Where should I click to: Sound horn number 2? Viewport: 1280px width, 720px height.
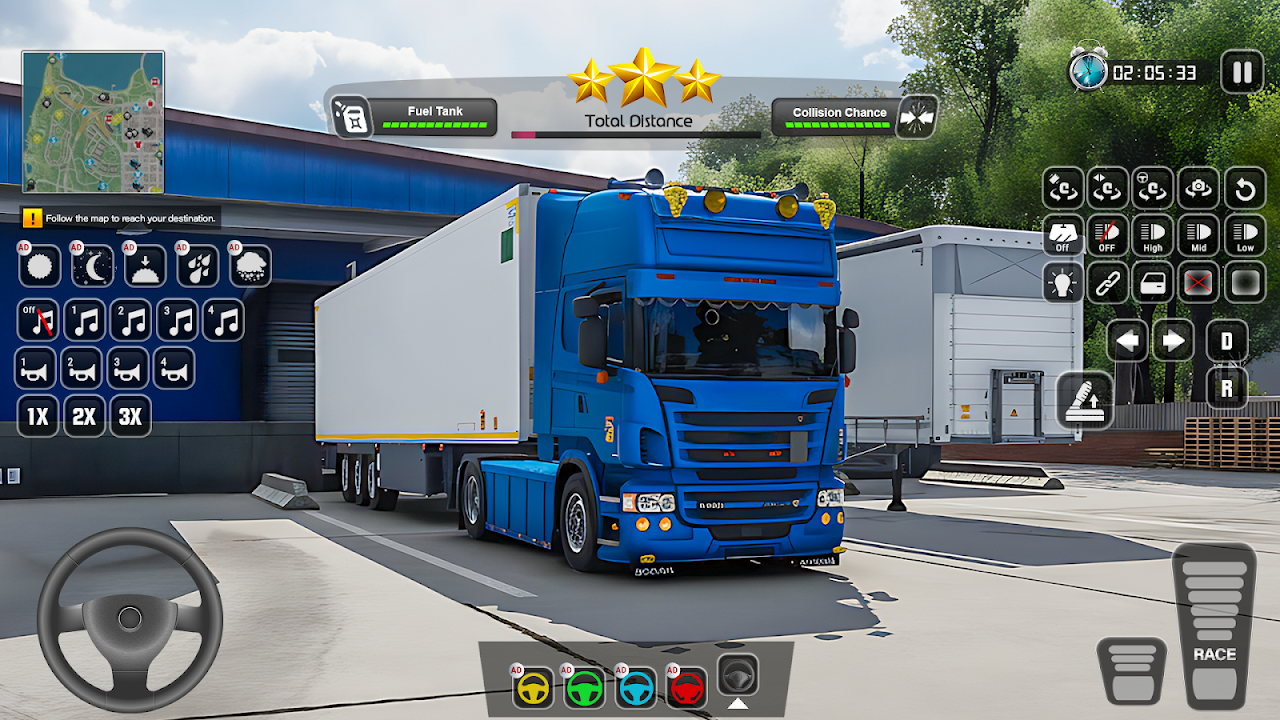pyautogui.click(x=84, y=368)
